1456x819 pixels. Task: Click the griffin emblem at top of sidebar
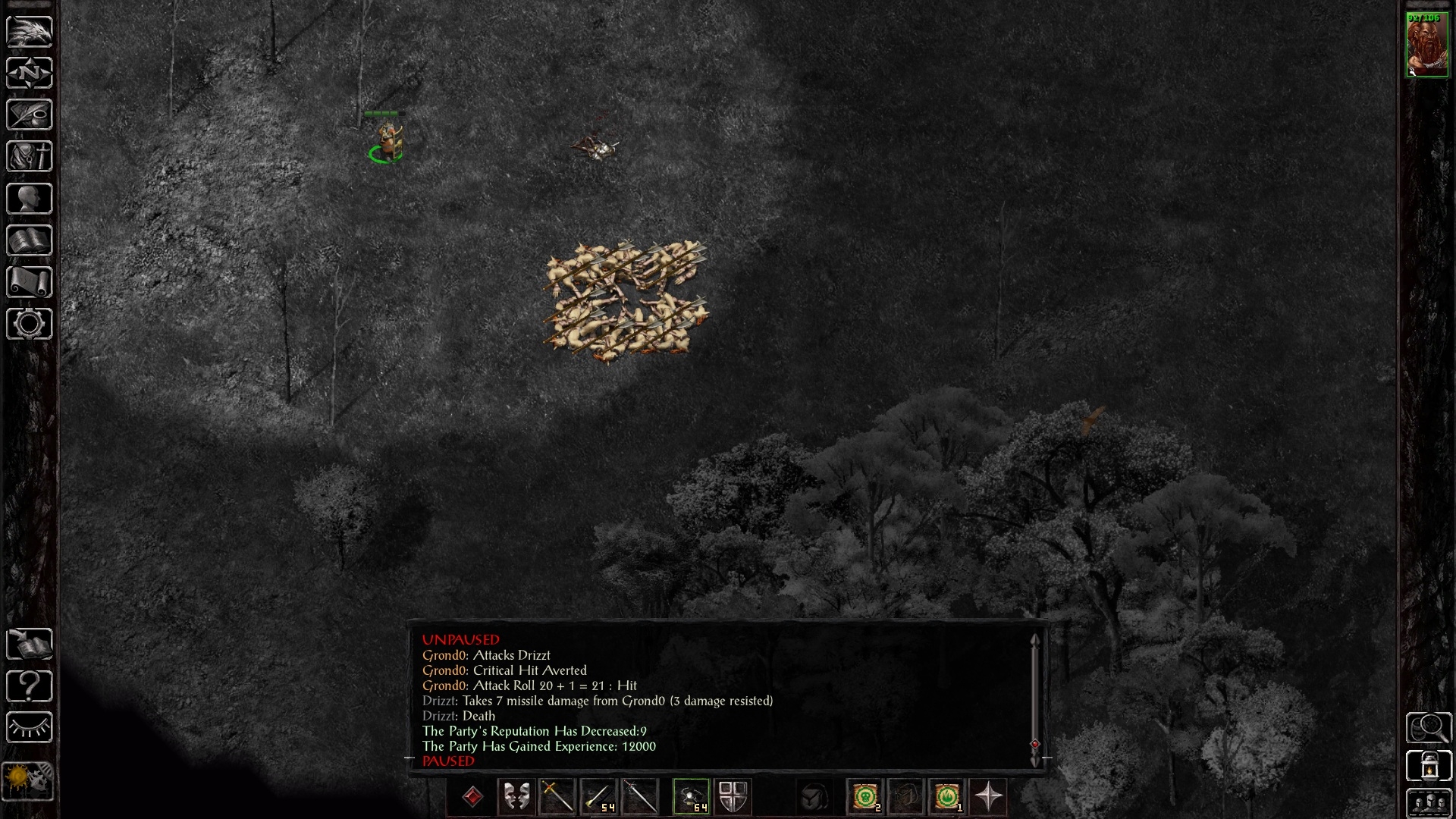pyautogui.click(x=30, y=31)
